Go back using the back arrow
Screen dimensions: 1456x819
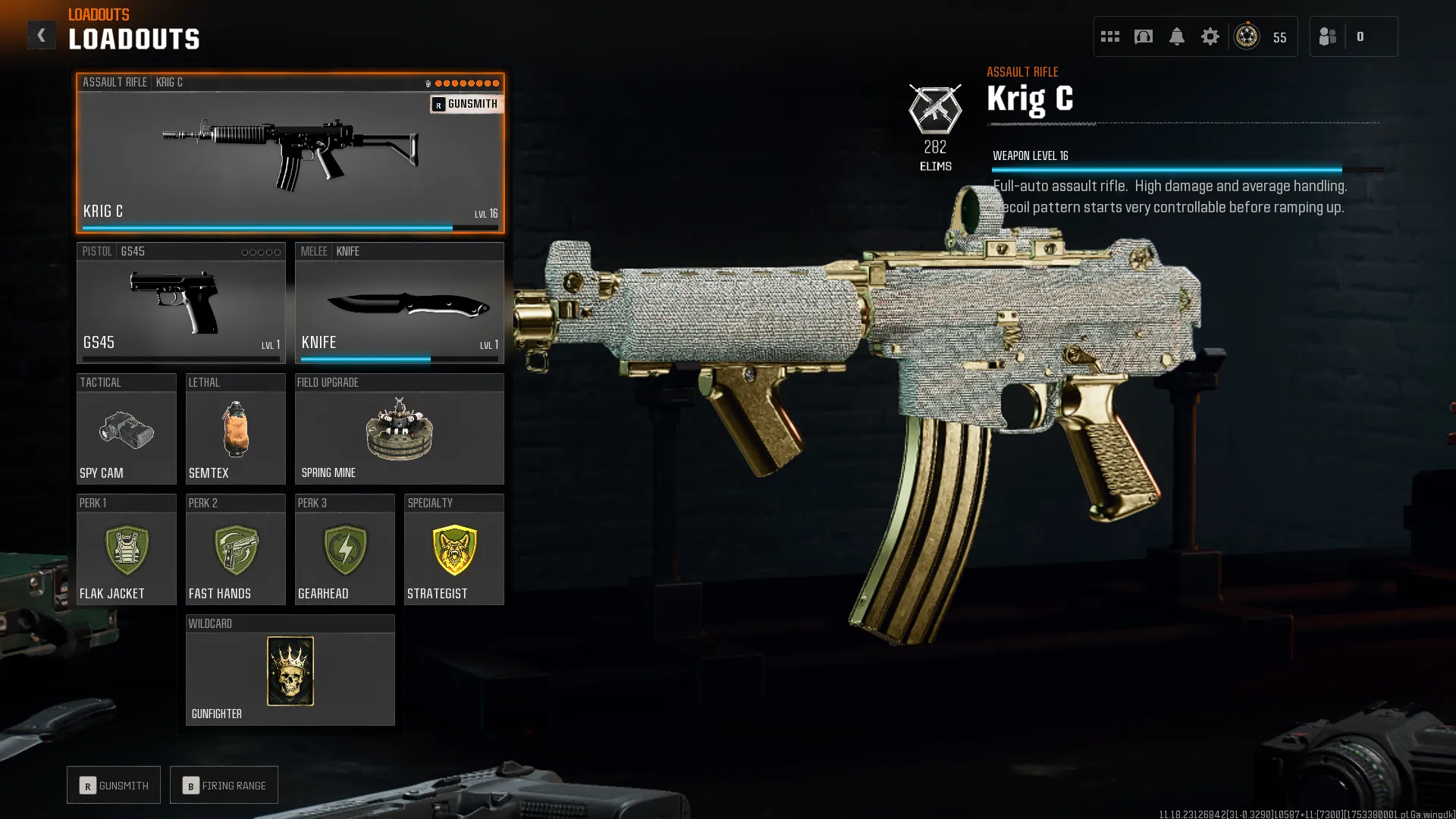pyautogui.click(x=42, y=34)
